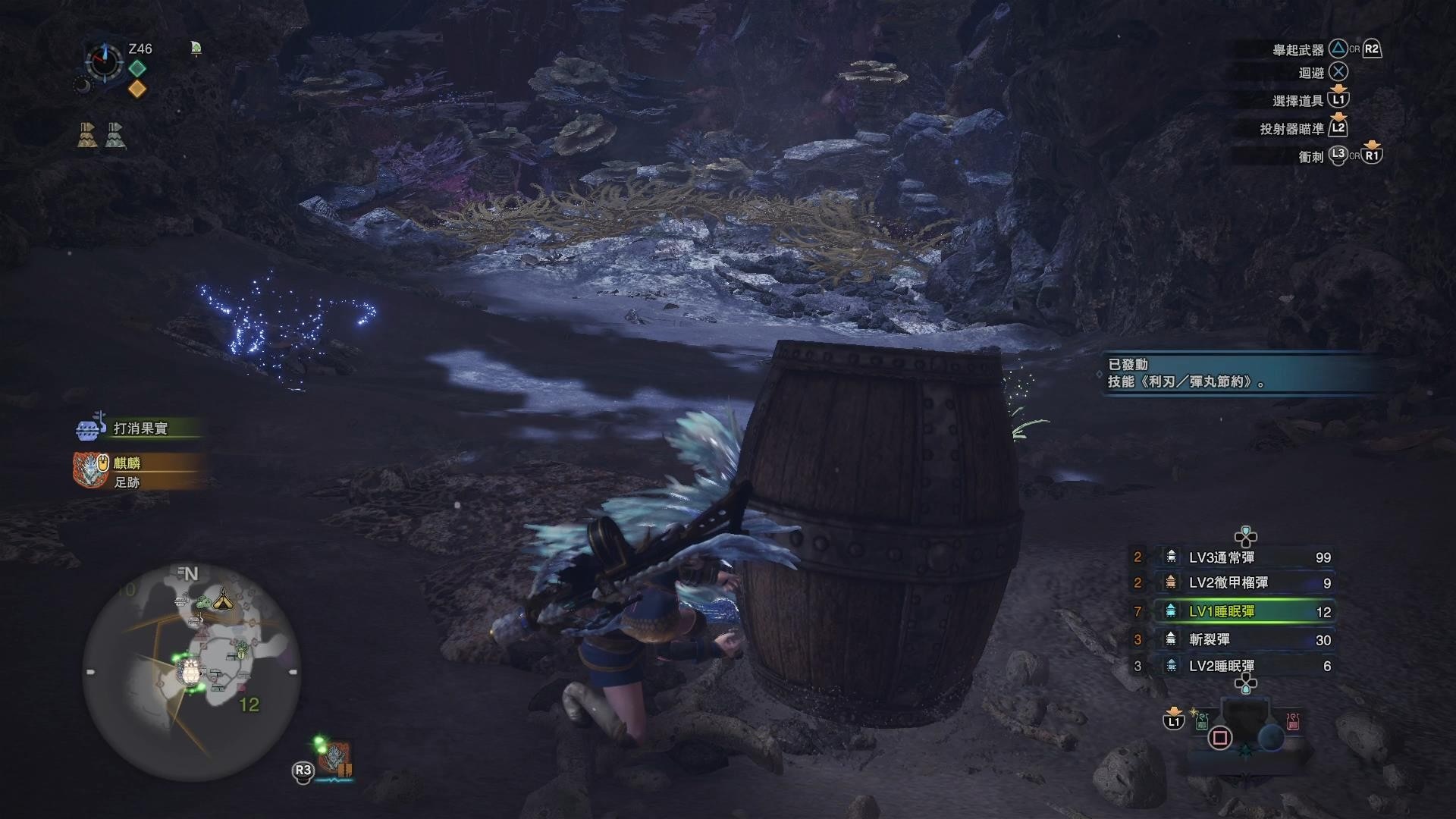1456x819 pixels.
Task: Select the 麒麟 足跡 tracking entry
Action: 136,472
